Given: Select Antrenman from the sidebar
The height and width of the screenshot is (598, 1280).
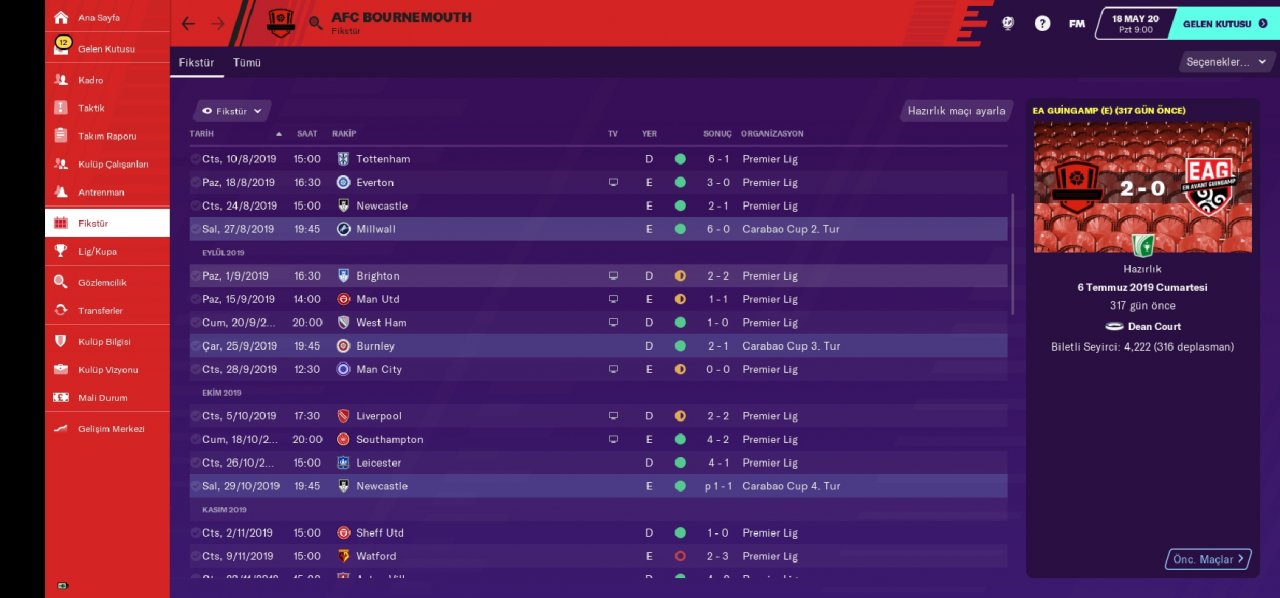Looking at the screenshot, I should [101, 192].
